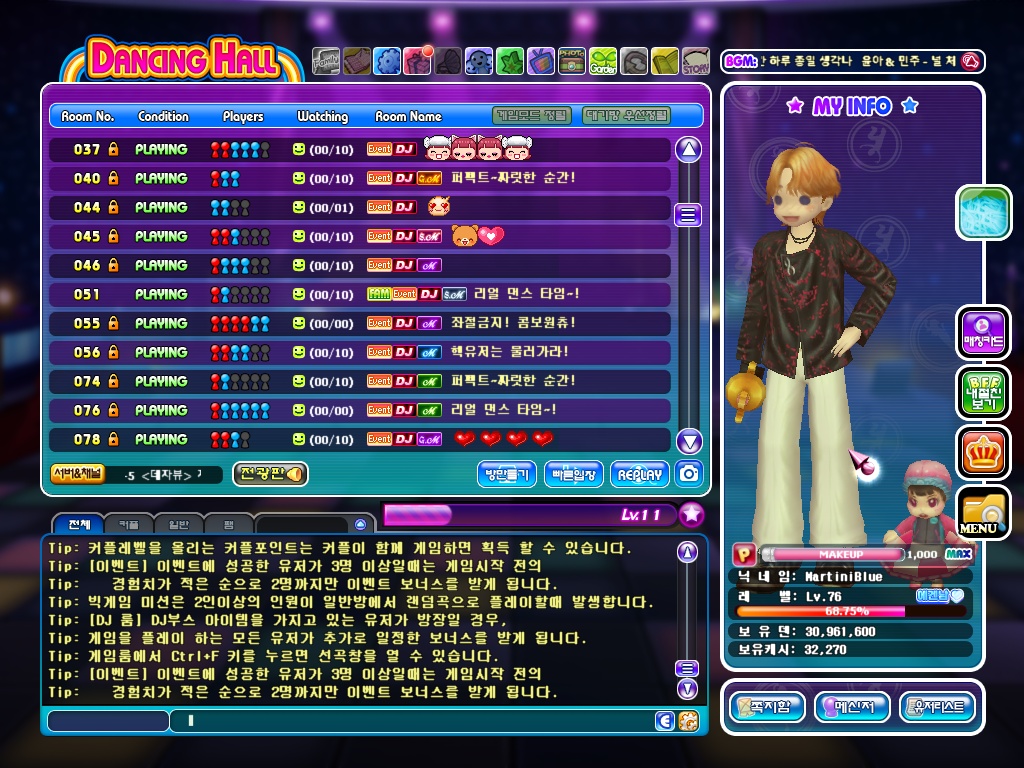1024x768 pixels.
Task: Open the Photo album icon
Action: click(572, 62)
